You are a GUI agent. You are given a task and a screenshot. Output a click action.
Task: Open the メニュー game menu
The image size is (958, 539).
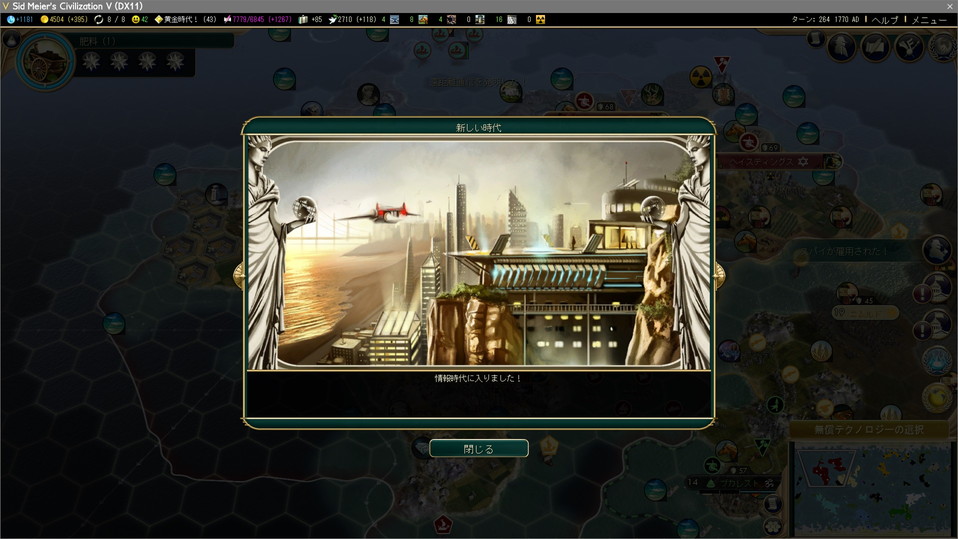(x=929, y=19)
